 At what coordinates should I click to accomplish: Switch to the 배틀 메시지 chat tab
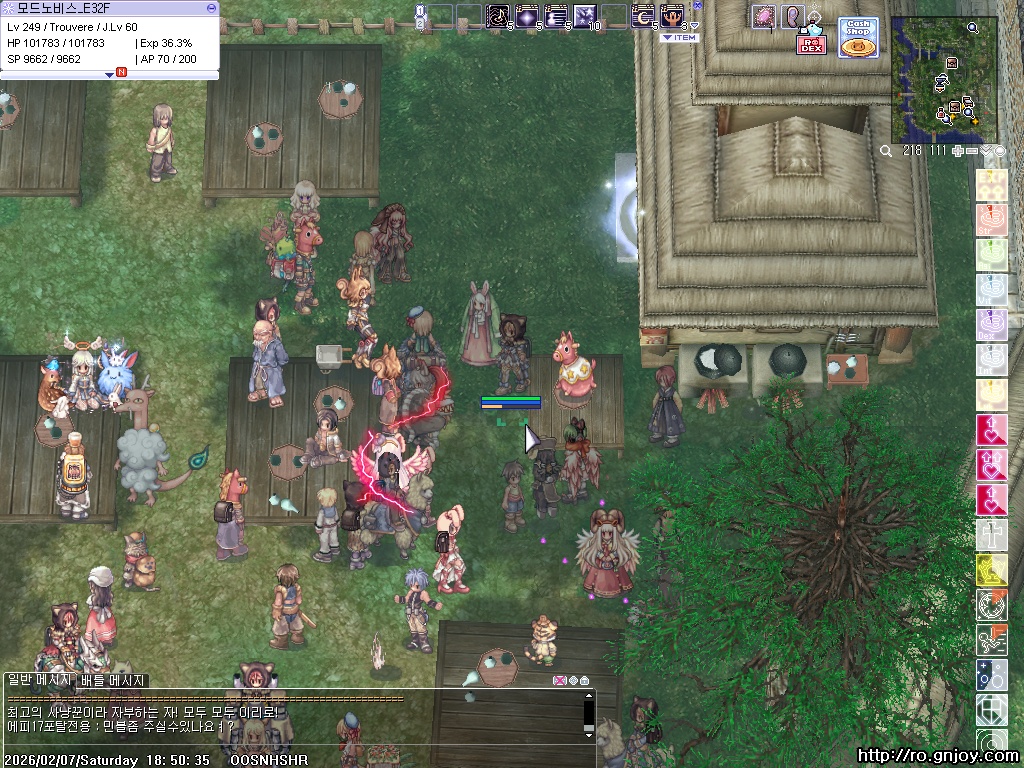pos(113,680)
